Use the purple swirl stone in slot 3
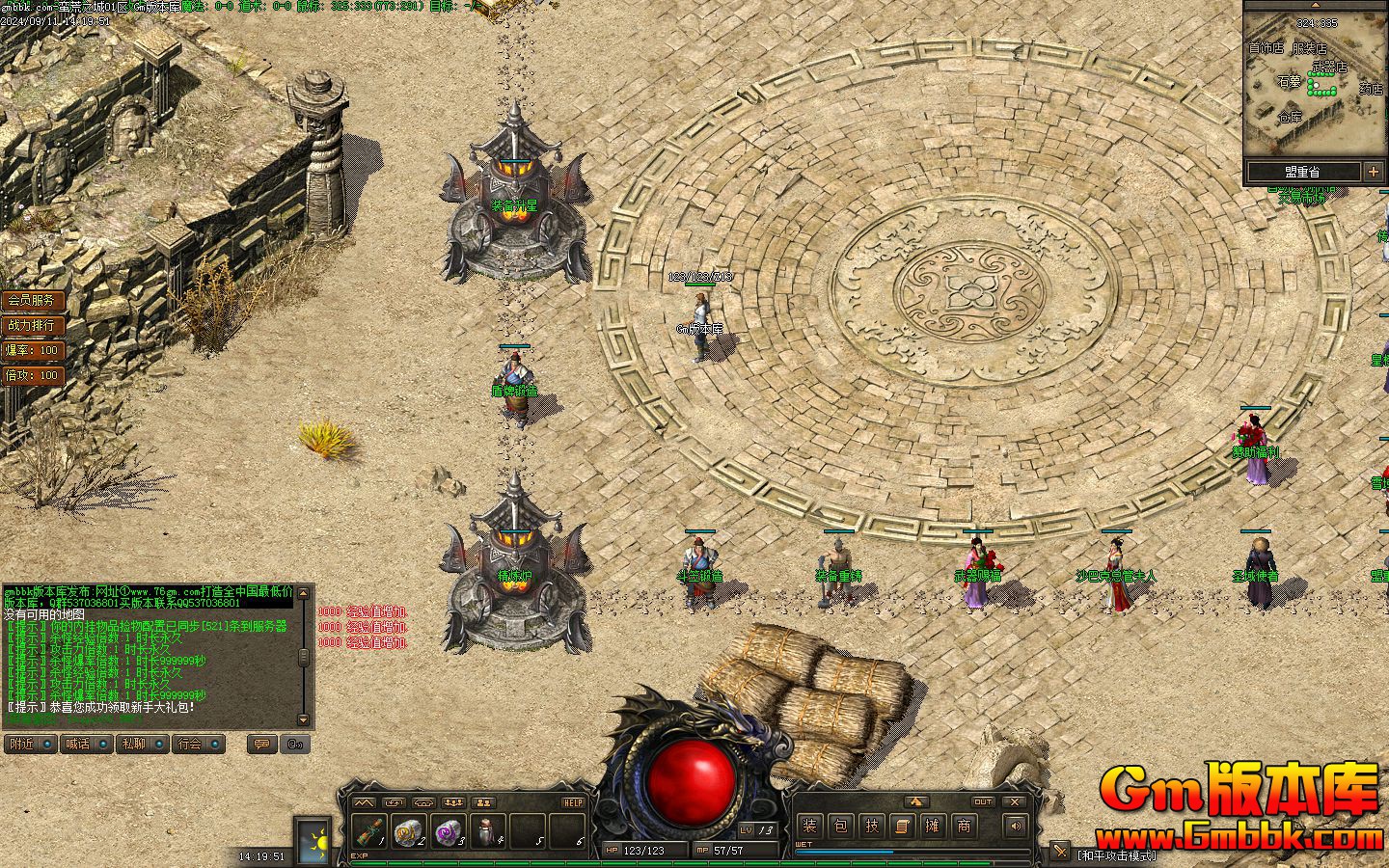This screenshot has width=1389, height=868. click(449, 829)
